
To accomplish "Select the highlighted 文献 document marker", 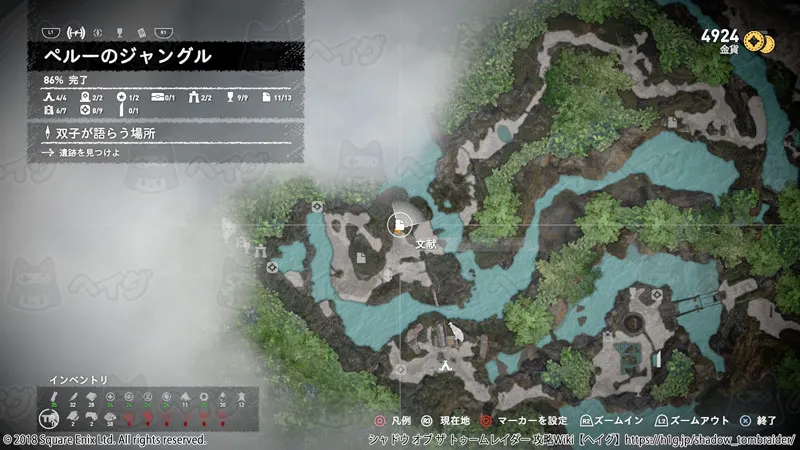I will (400, 224).
